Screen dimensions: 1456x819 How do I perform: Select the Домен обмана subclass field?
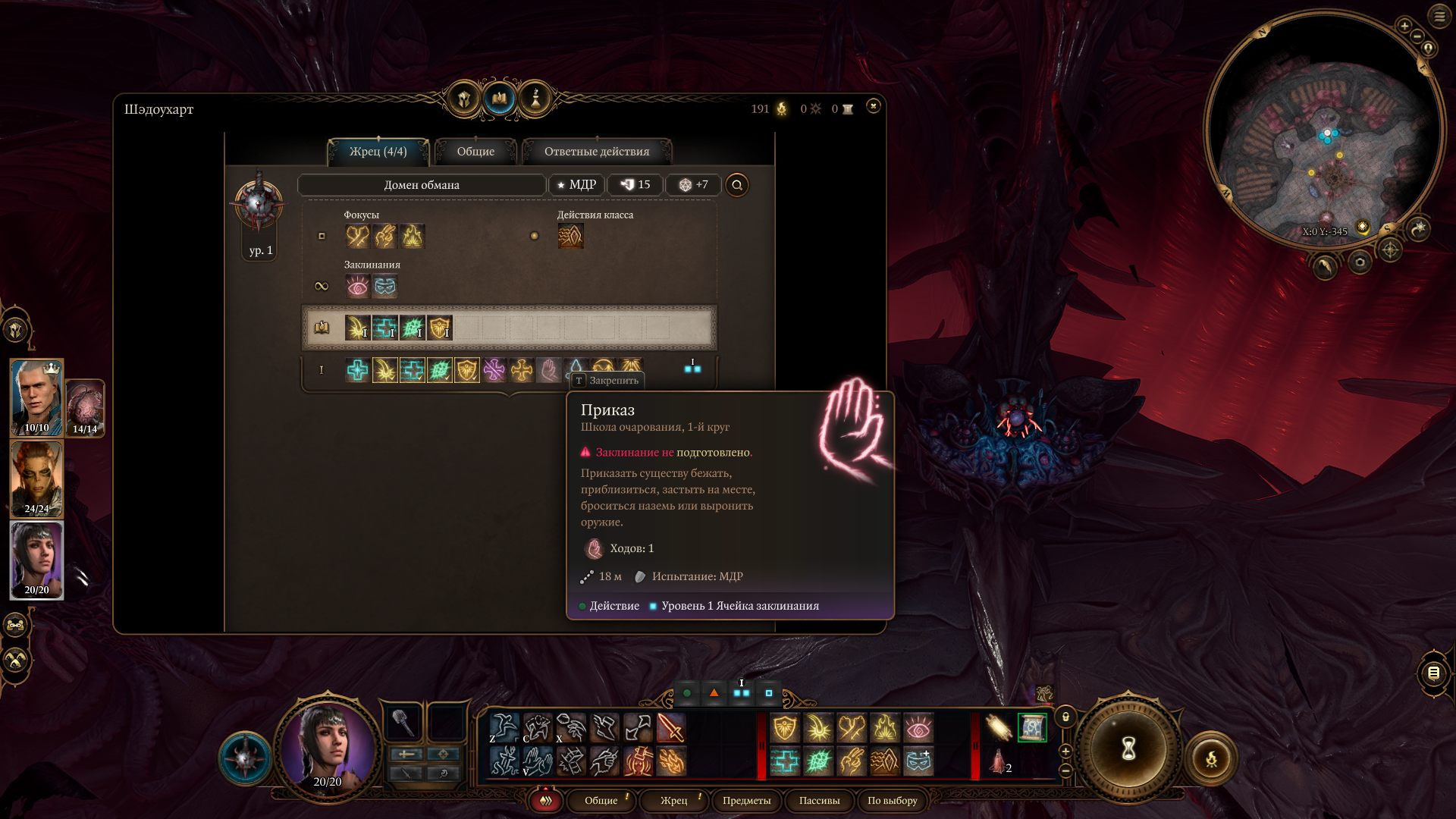coord(422,185)
